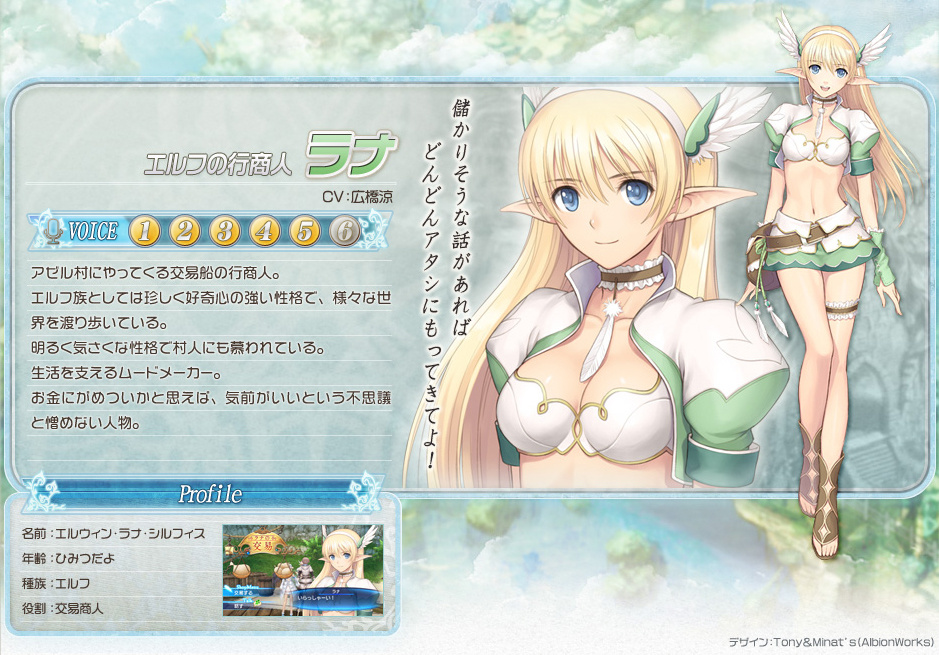The image size is (939, 655).
Task: Play voice sample number 4
Action: [265, 232]
